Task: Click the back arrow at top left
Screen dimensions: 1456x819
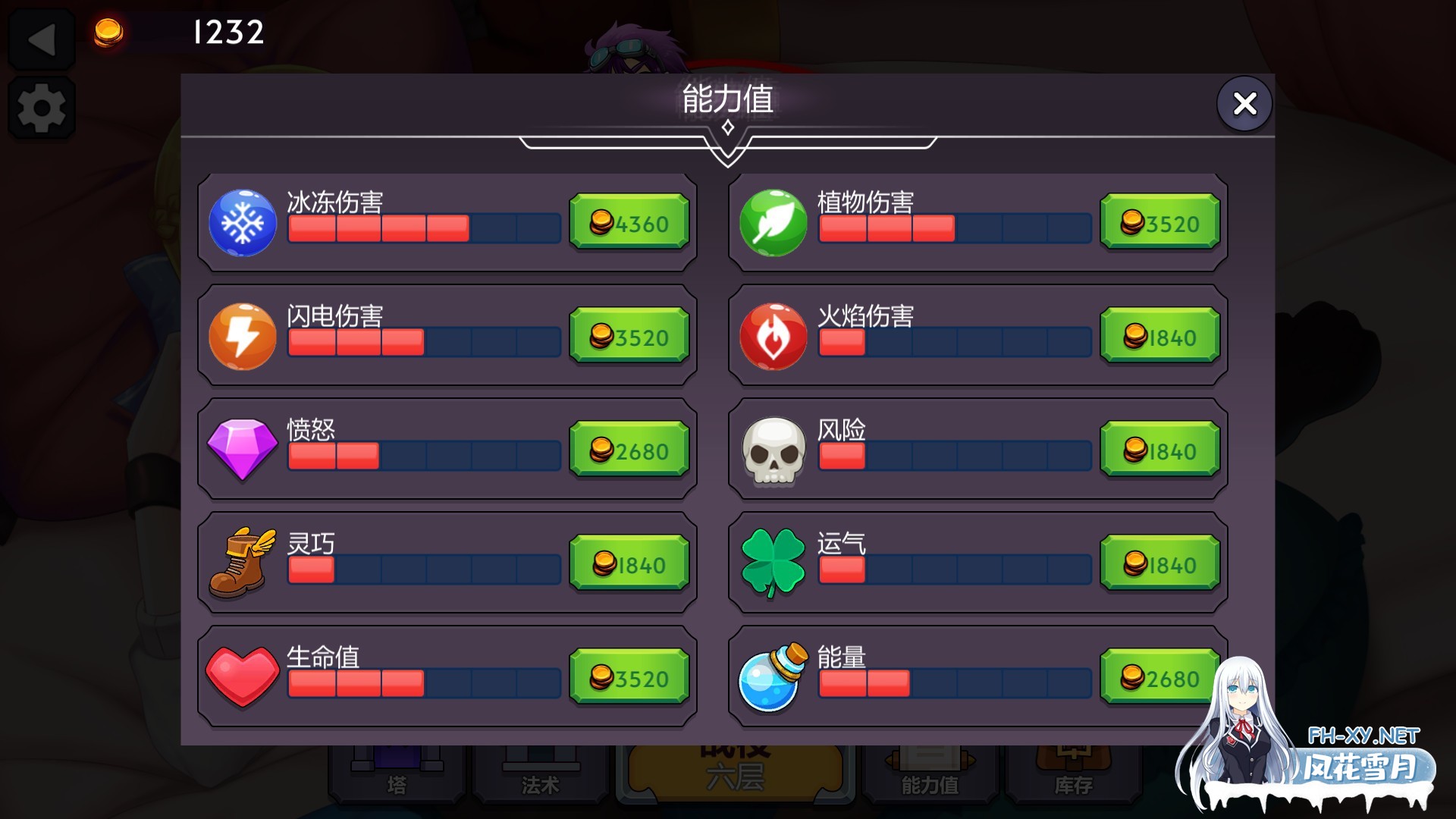Action: (x=42, y=36)
